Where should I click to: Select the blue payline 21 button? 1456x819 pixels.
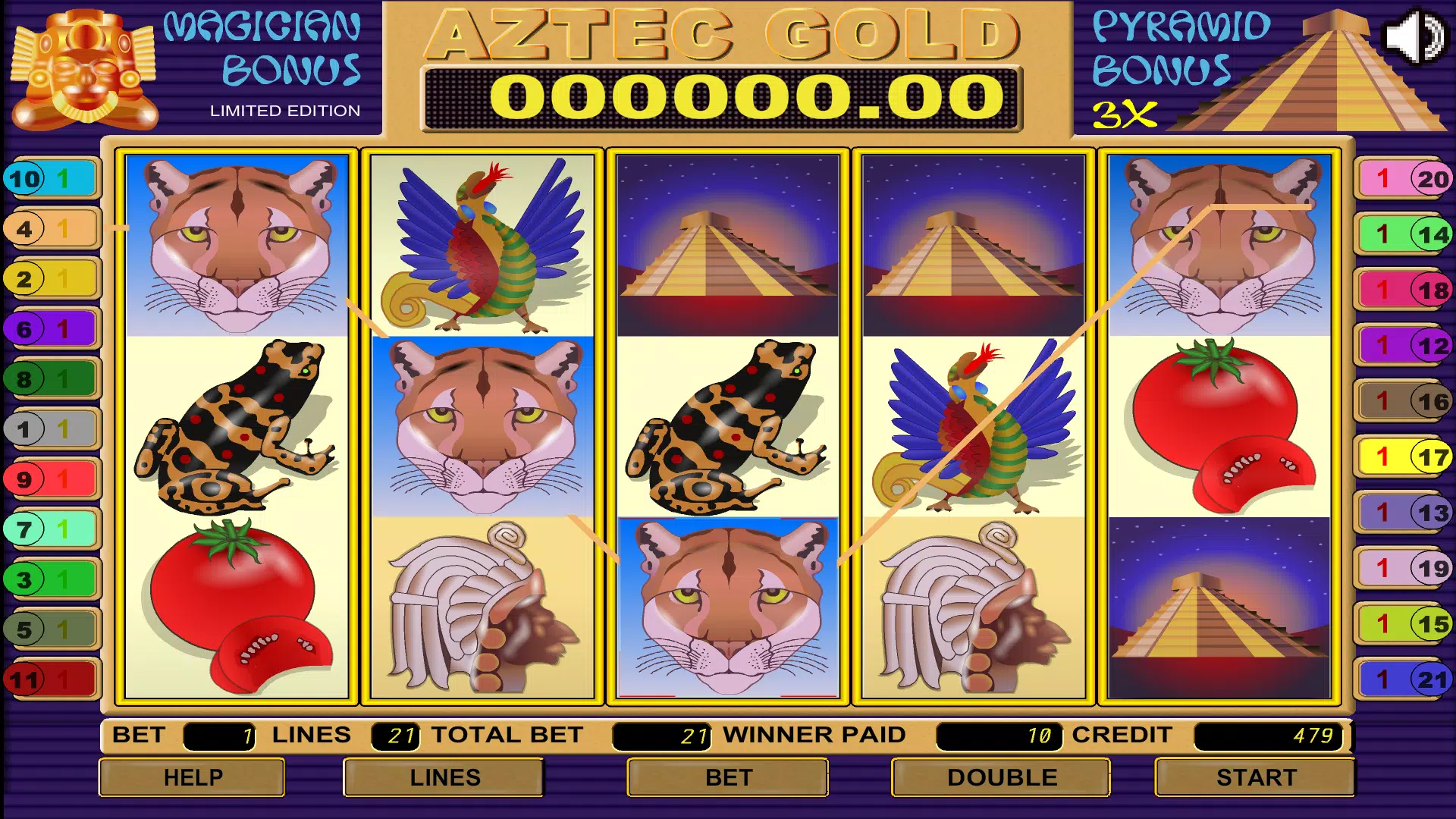(x=1404, y=679)
